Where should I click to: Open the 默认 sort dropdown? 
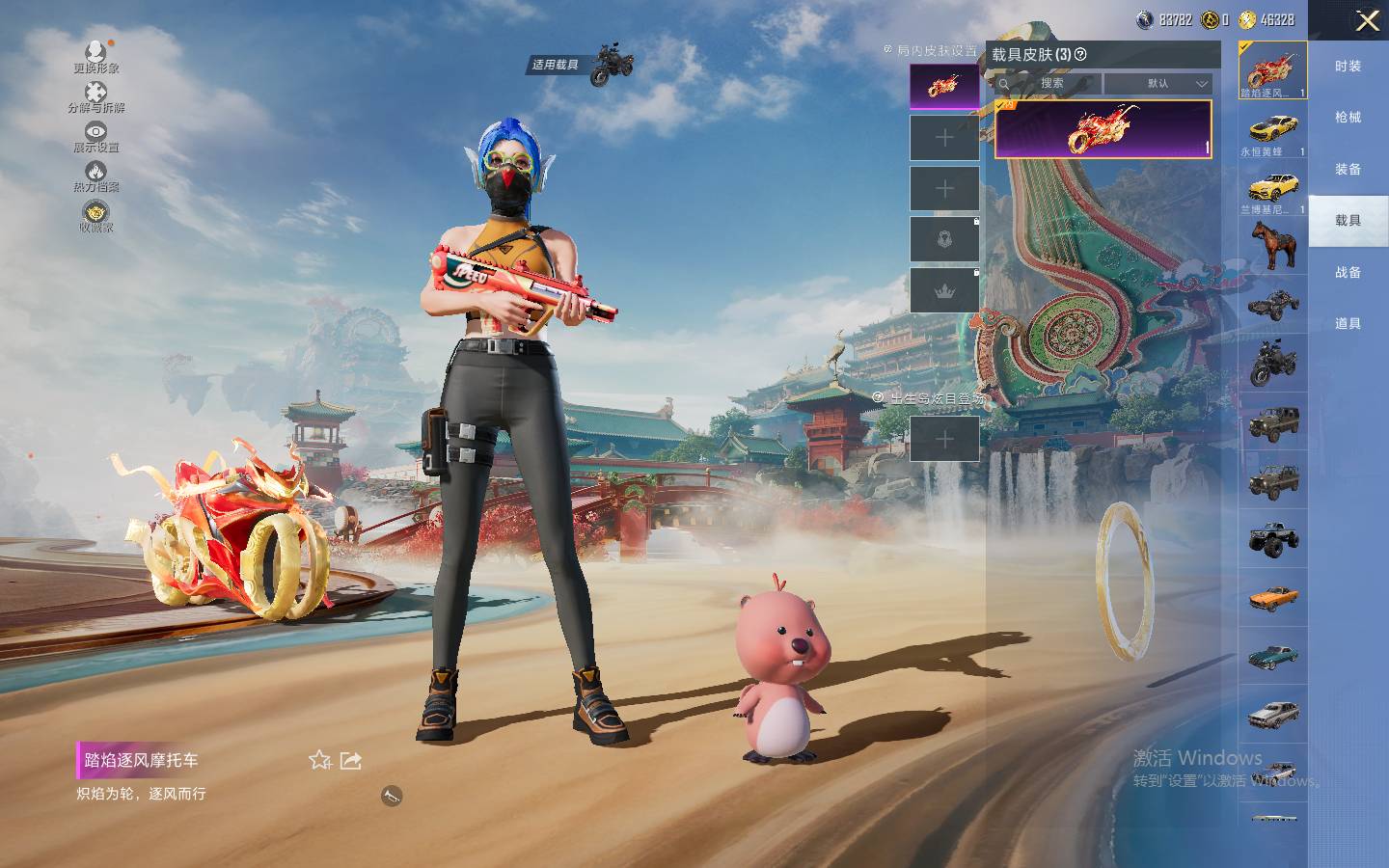[x=1158, y=84]
